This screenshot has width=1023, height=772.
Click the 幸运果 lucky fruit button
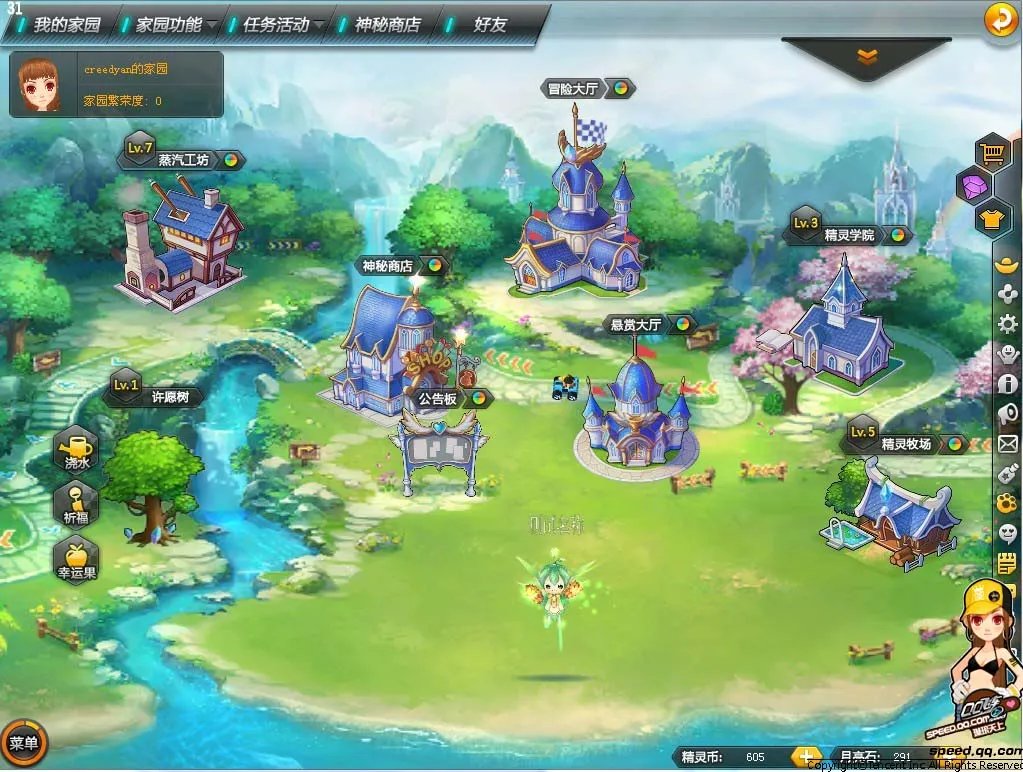pos(77,558)
